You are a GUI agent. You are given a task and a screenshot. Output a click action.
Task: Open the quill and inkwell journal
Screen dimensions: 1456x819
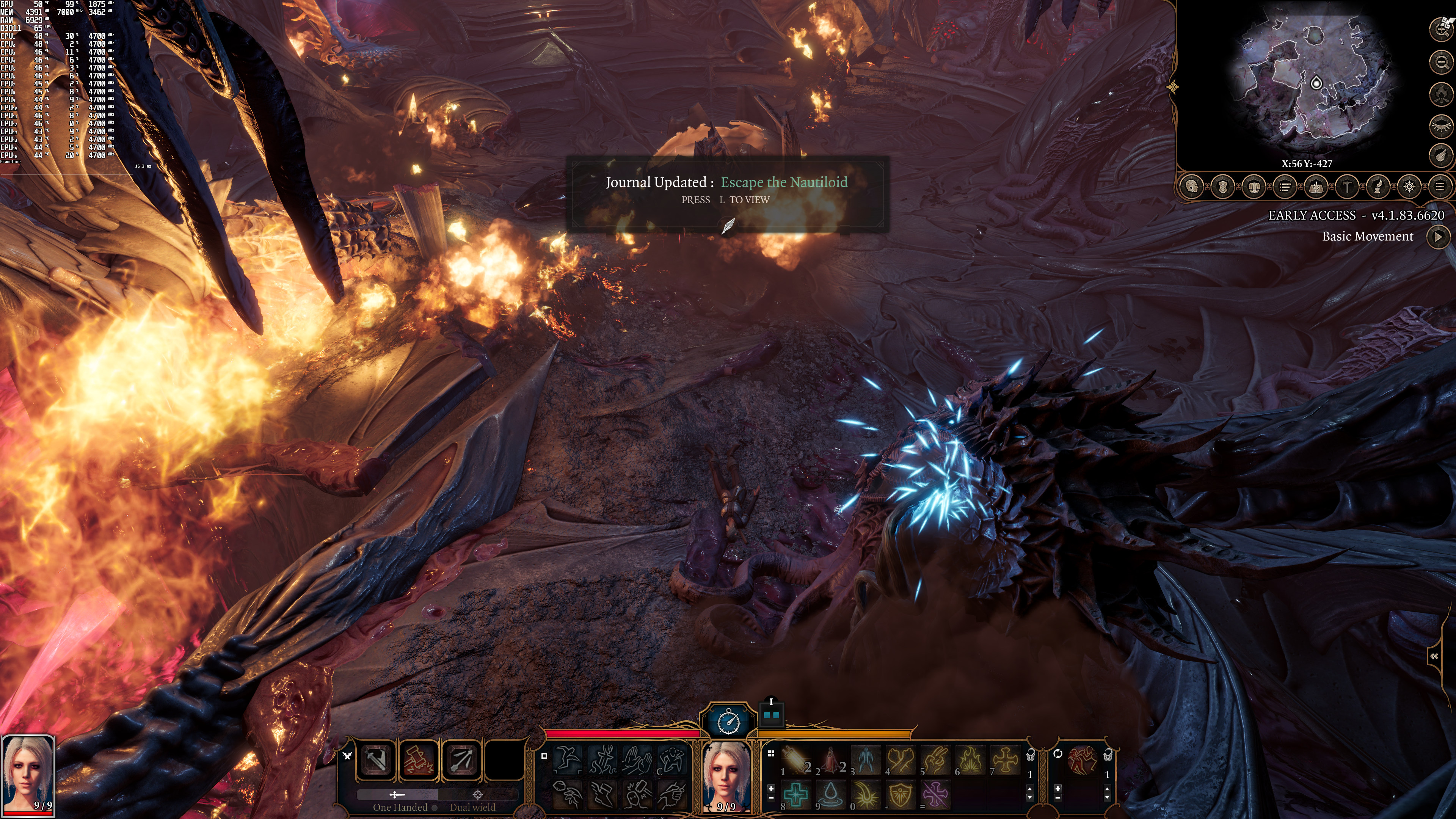[x=1378, y=187]
